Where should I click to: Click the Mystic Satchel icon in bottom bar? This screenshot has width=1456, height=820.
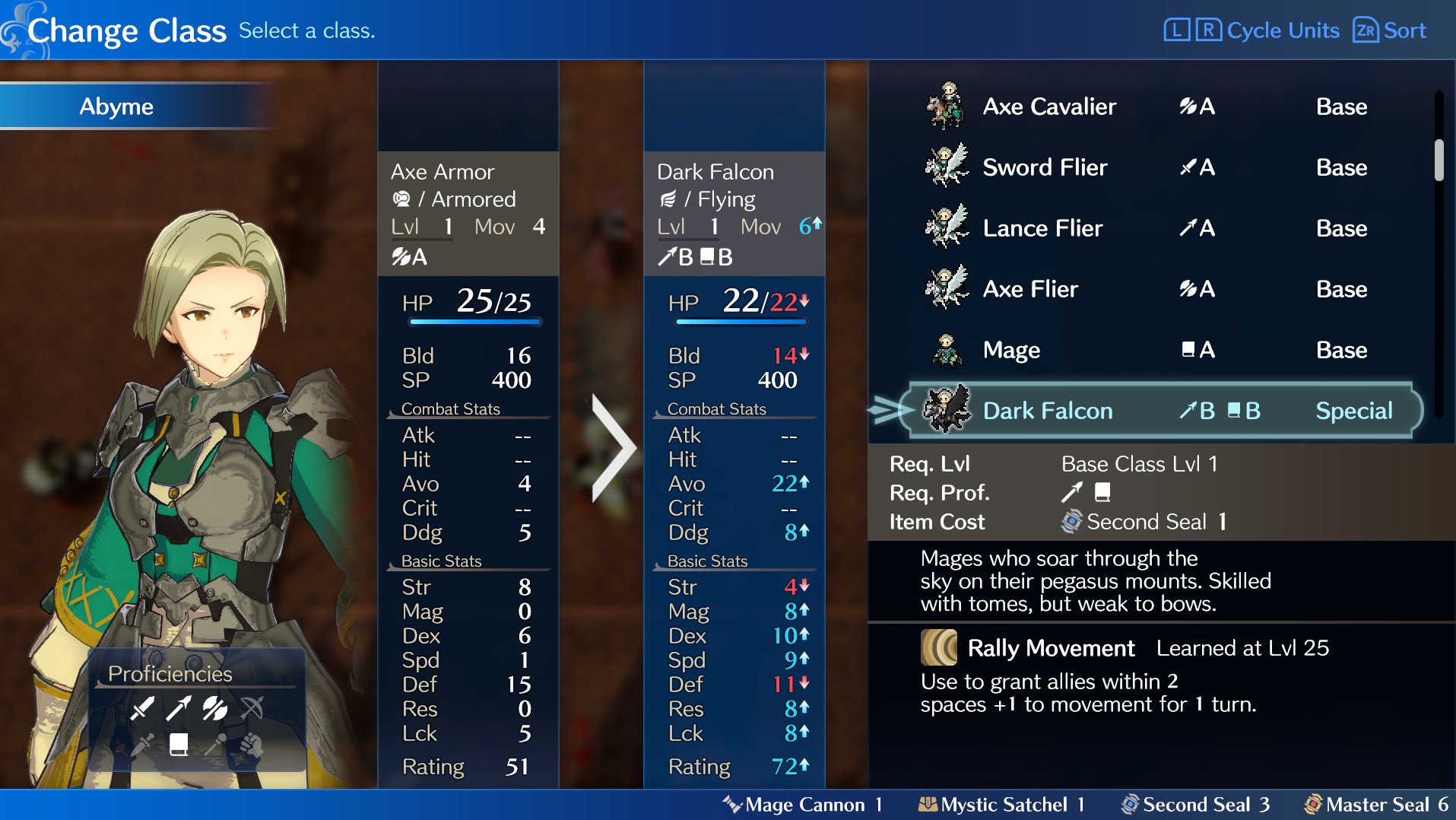coord(929,804)
